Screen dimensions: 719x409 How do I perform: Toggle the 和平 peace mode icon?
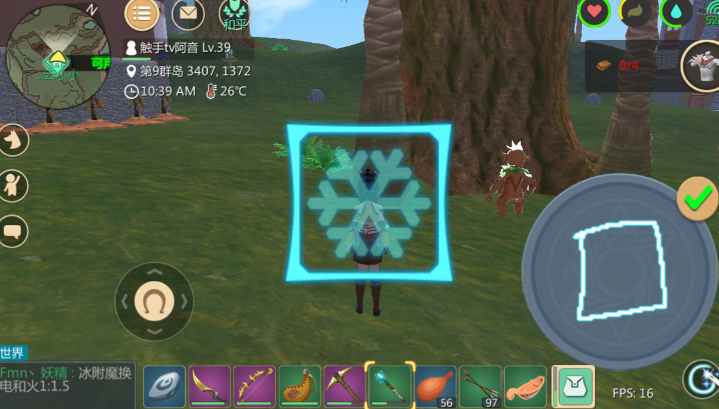click(235, 14)
